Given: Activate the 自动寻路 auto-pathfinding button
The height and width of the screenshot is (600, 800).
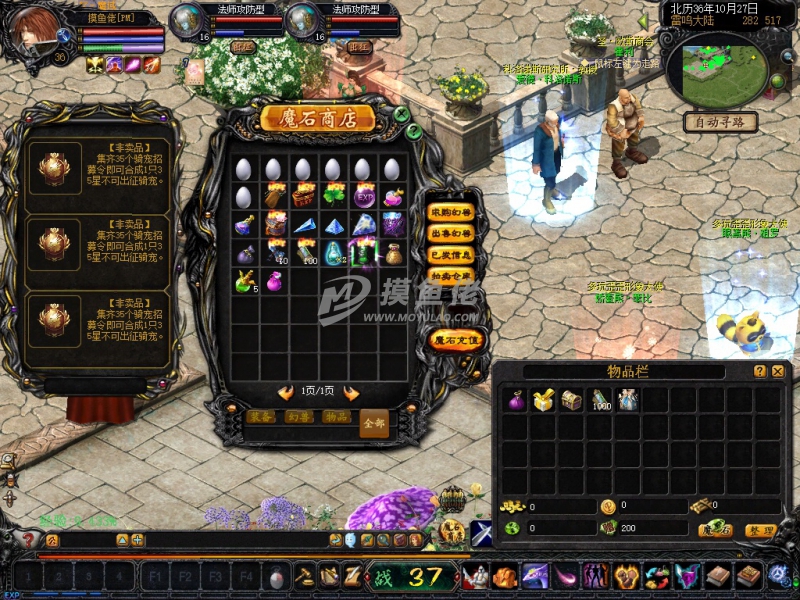Looking at the screenshot, I should click(719, 122).
